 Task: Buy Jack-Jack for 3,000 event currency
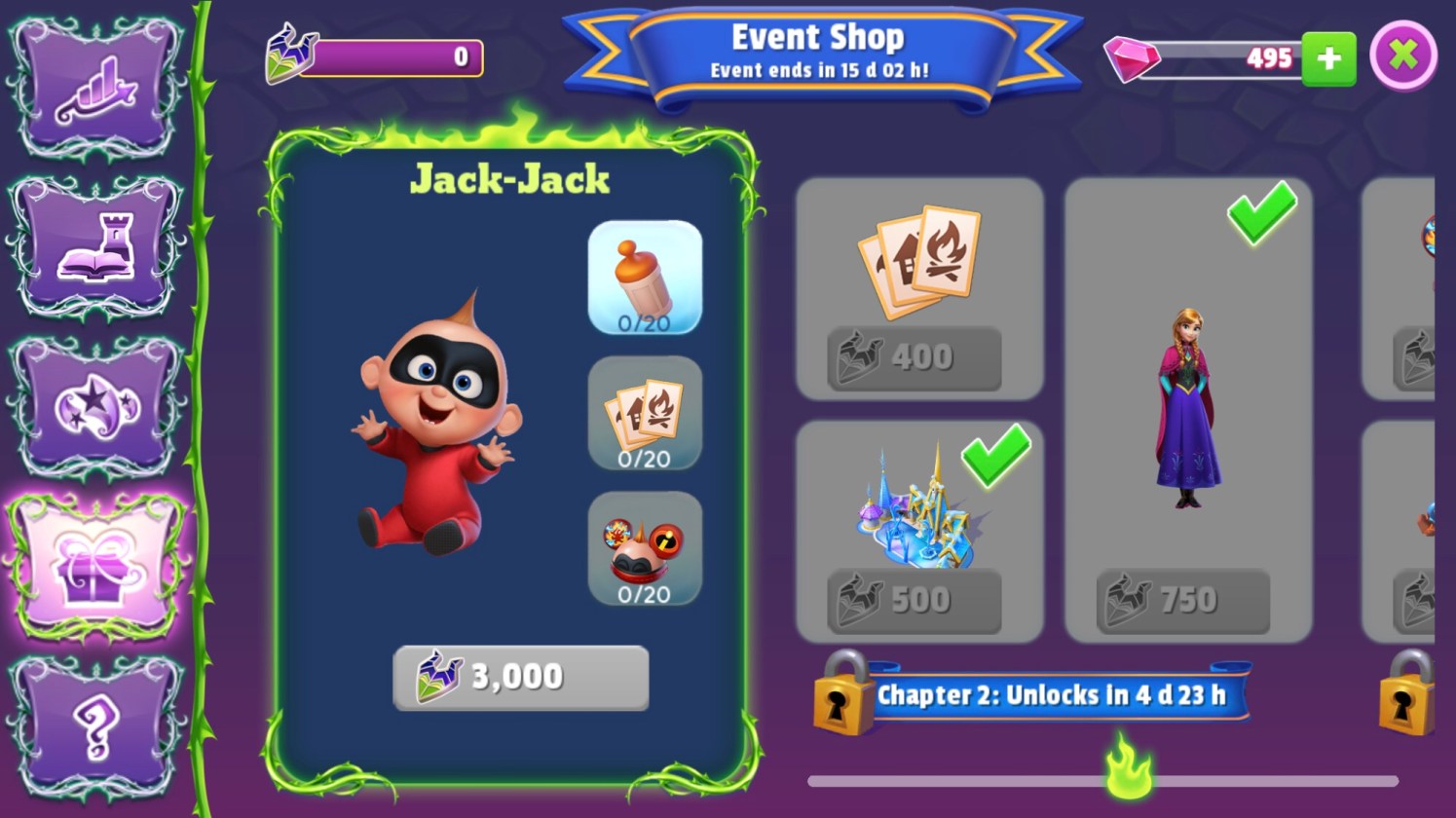pyautogui.click(x=520, y=678)
